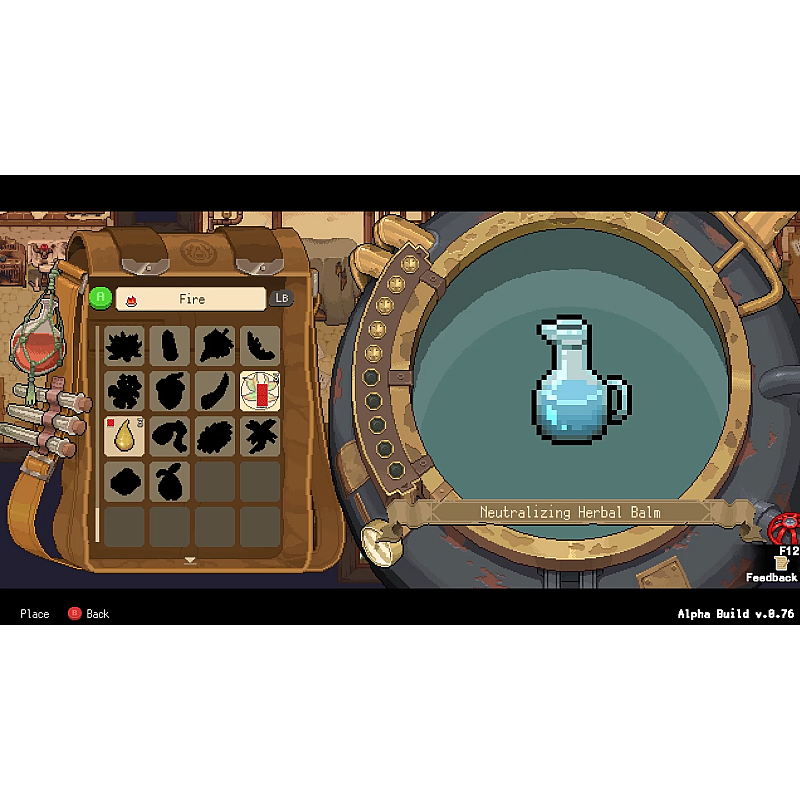
Task: Open the Feedback note icon
Action: pos(781,563)
